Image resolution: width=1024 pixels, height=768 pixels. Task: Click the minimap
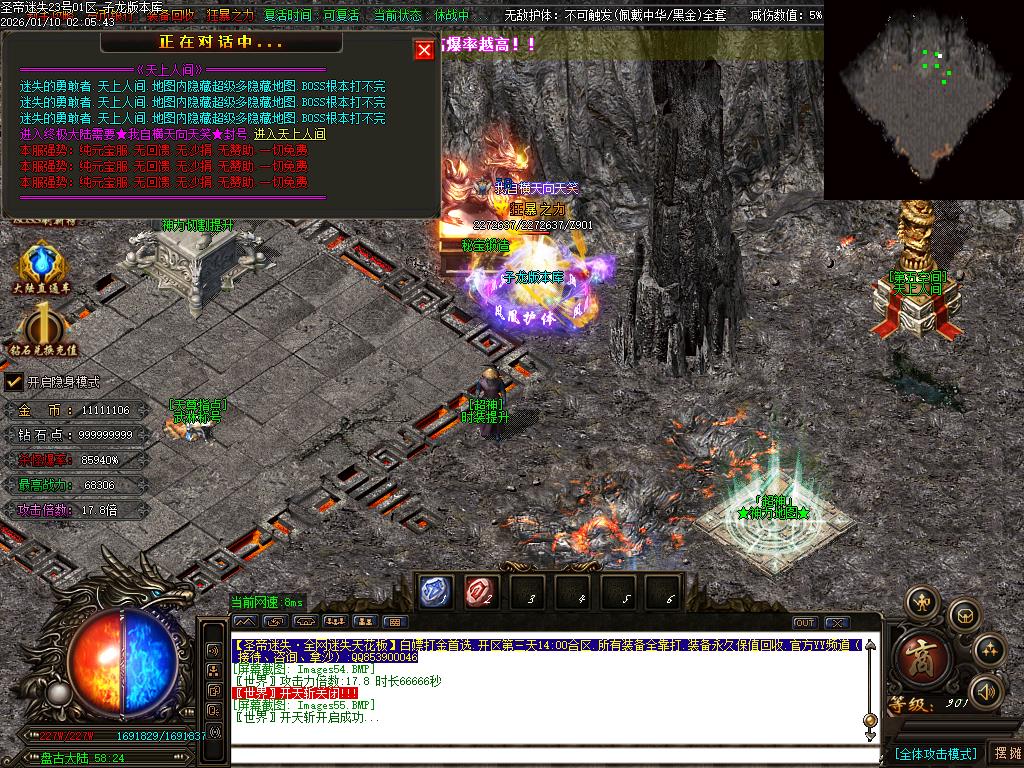(x=922, y=98)
